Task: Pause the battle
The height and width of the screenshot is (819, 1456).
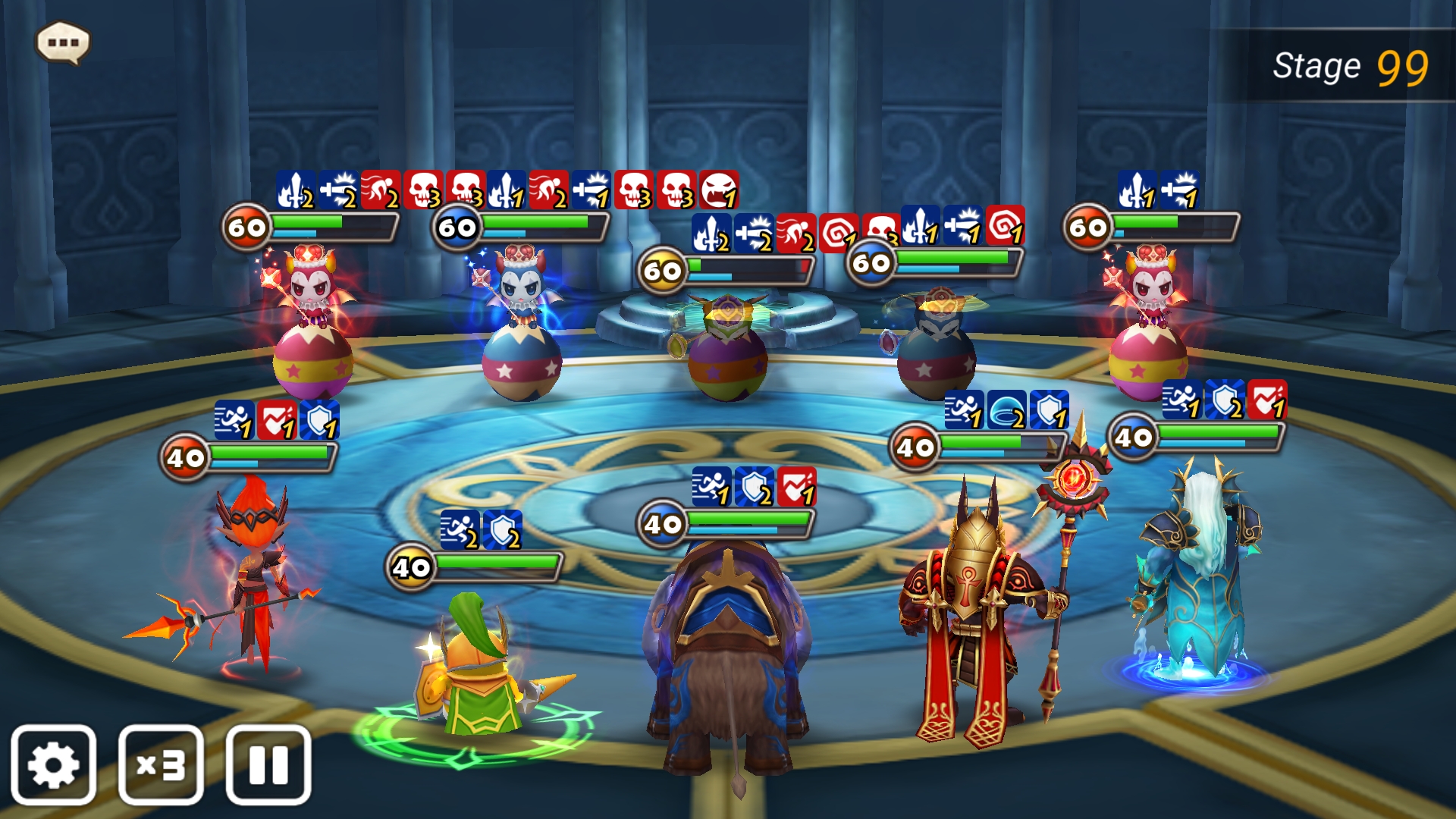Action: [268, 764]
